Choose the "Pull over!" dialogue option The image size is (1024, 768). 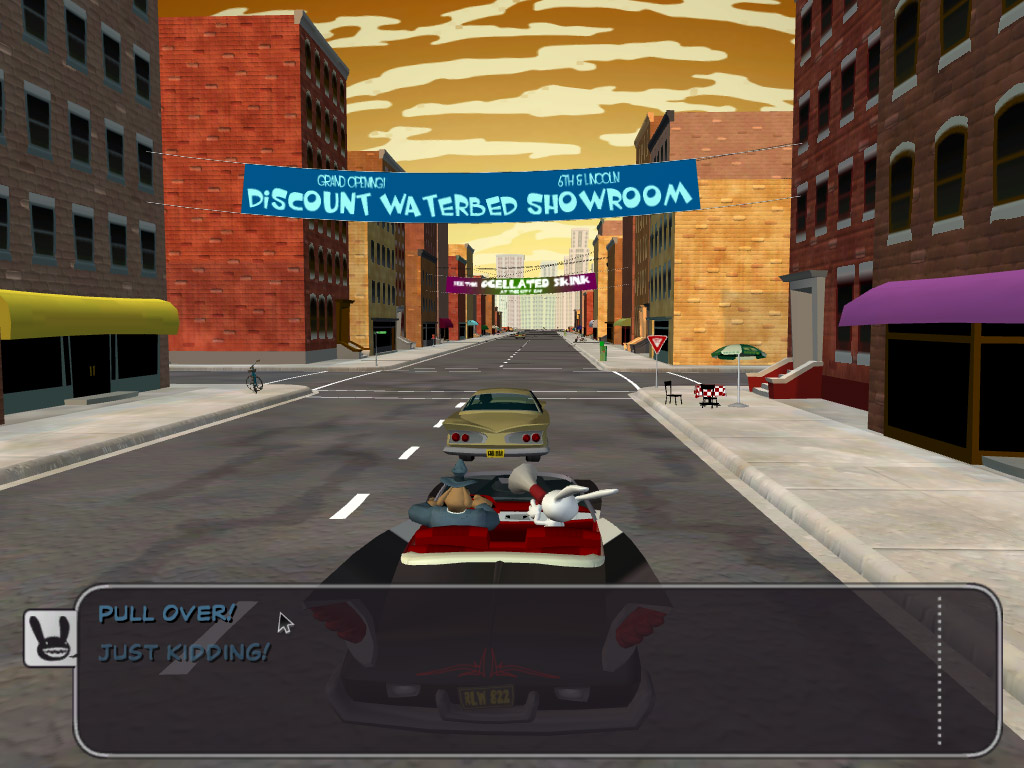click(166, 613)
